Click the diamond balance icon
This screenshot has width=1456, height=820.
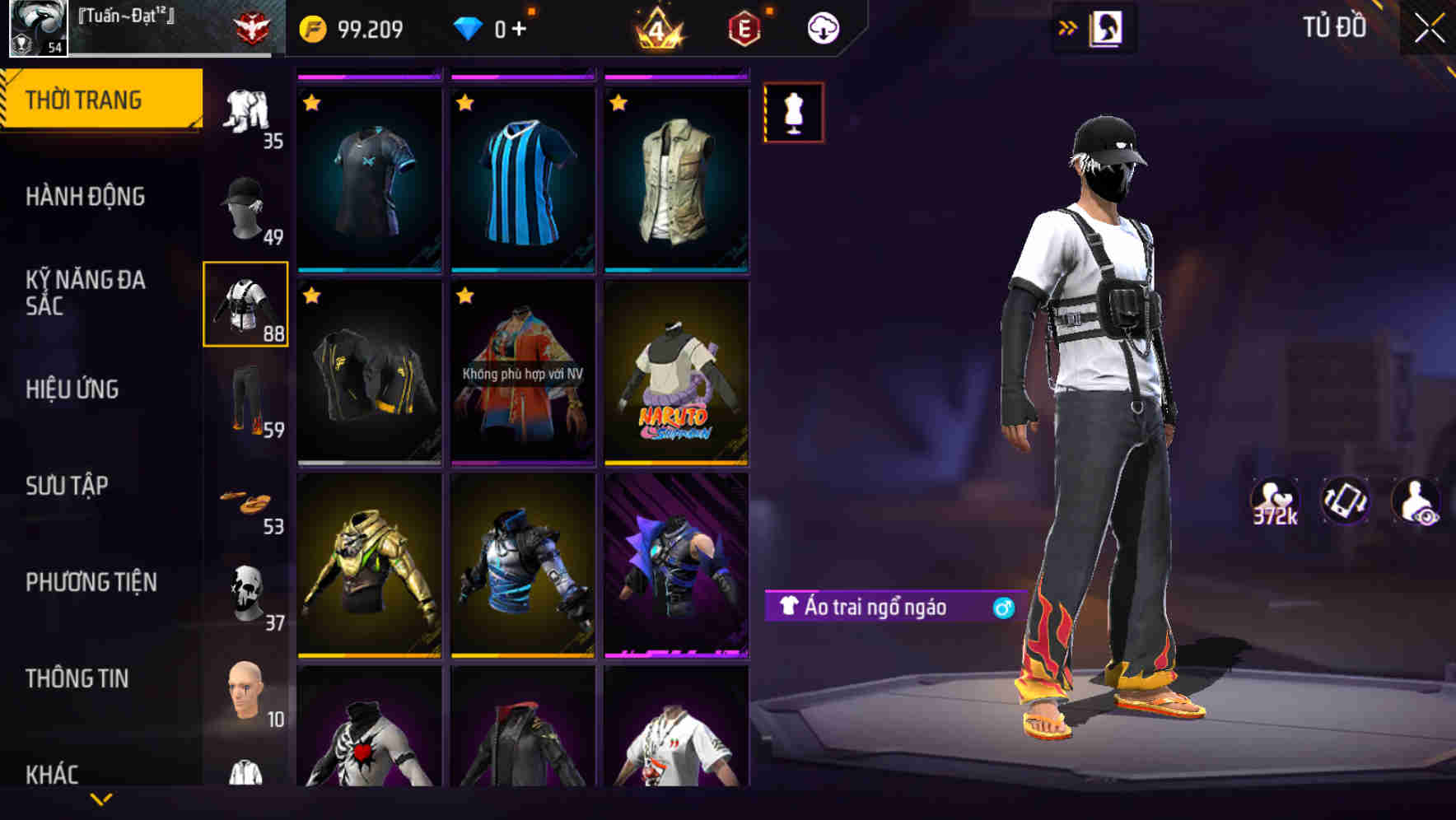coord(468,26)
